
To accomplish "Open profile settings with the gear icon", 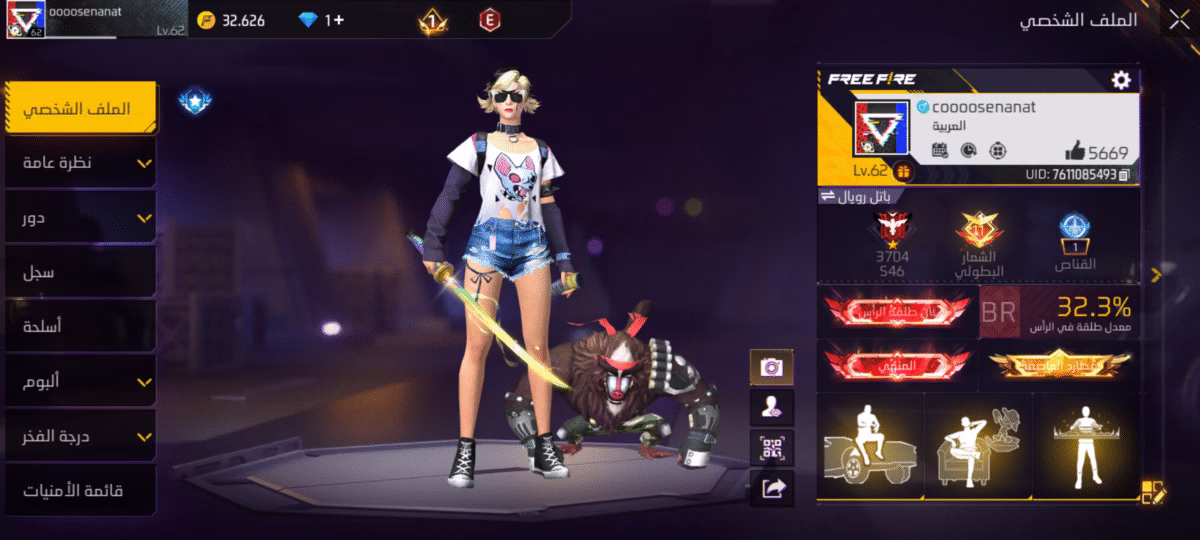I will [x=1121, y=80].
